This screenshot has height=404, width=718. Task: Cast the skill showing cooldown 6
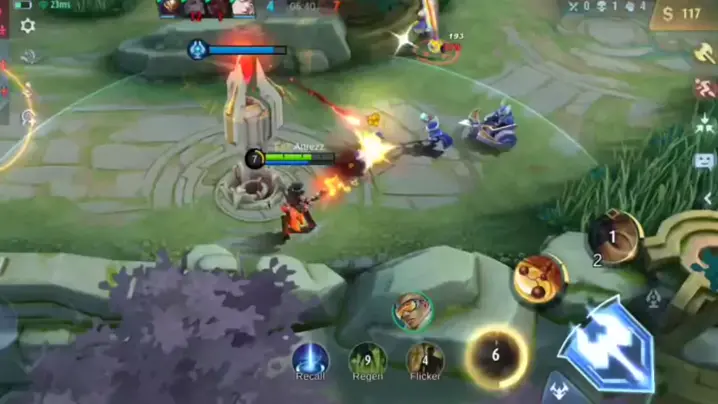point(496,356)
